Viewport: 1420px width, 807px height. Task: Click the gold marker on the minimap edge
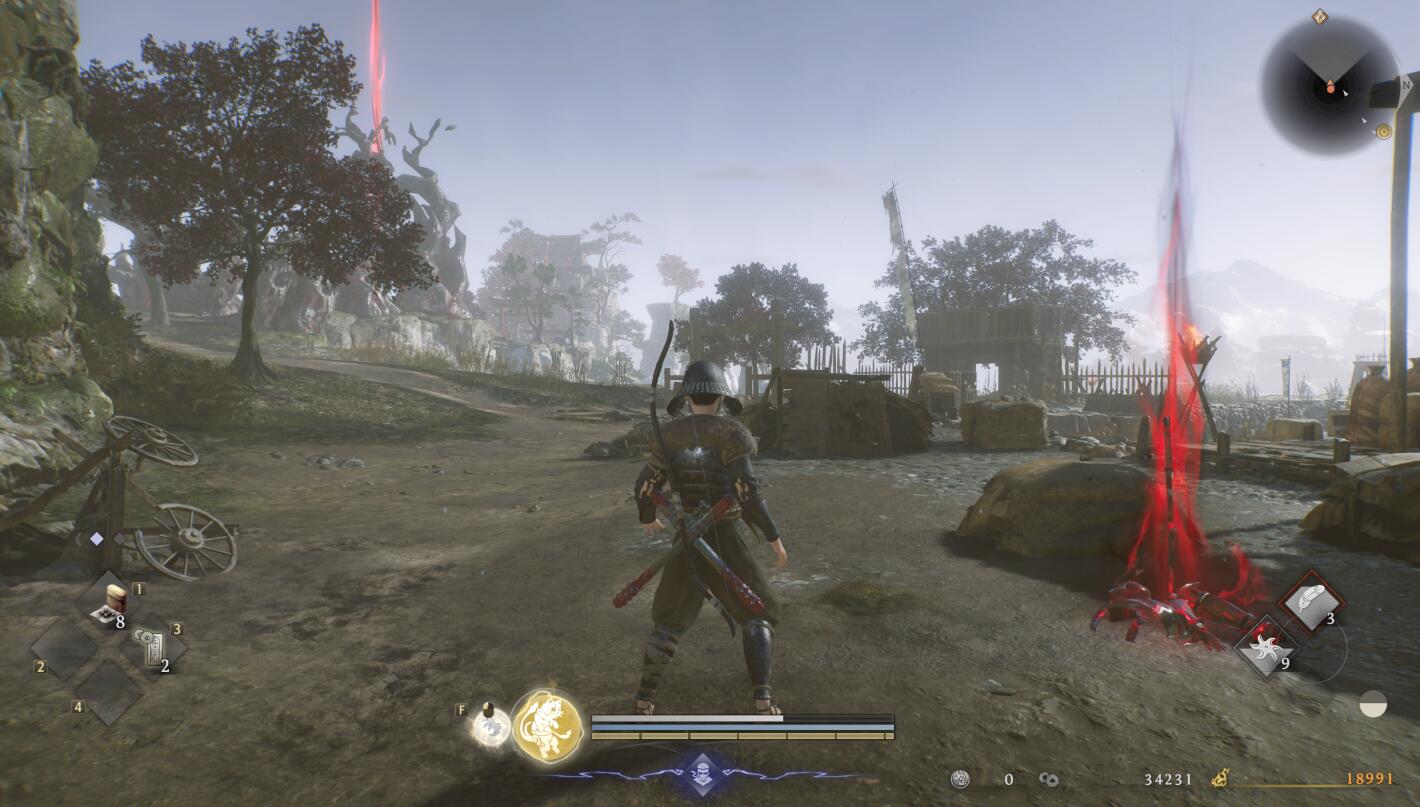pyautogui.click(x=1384, y=131)
